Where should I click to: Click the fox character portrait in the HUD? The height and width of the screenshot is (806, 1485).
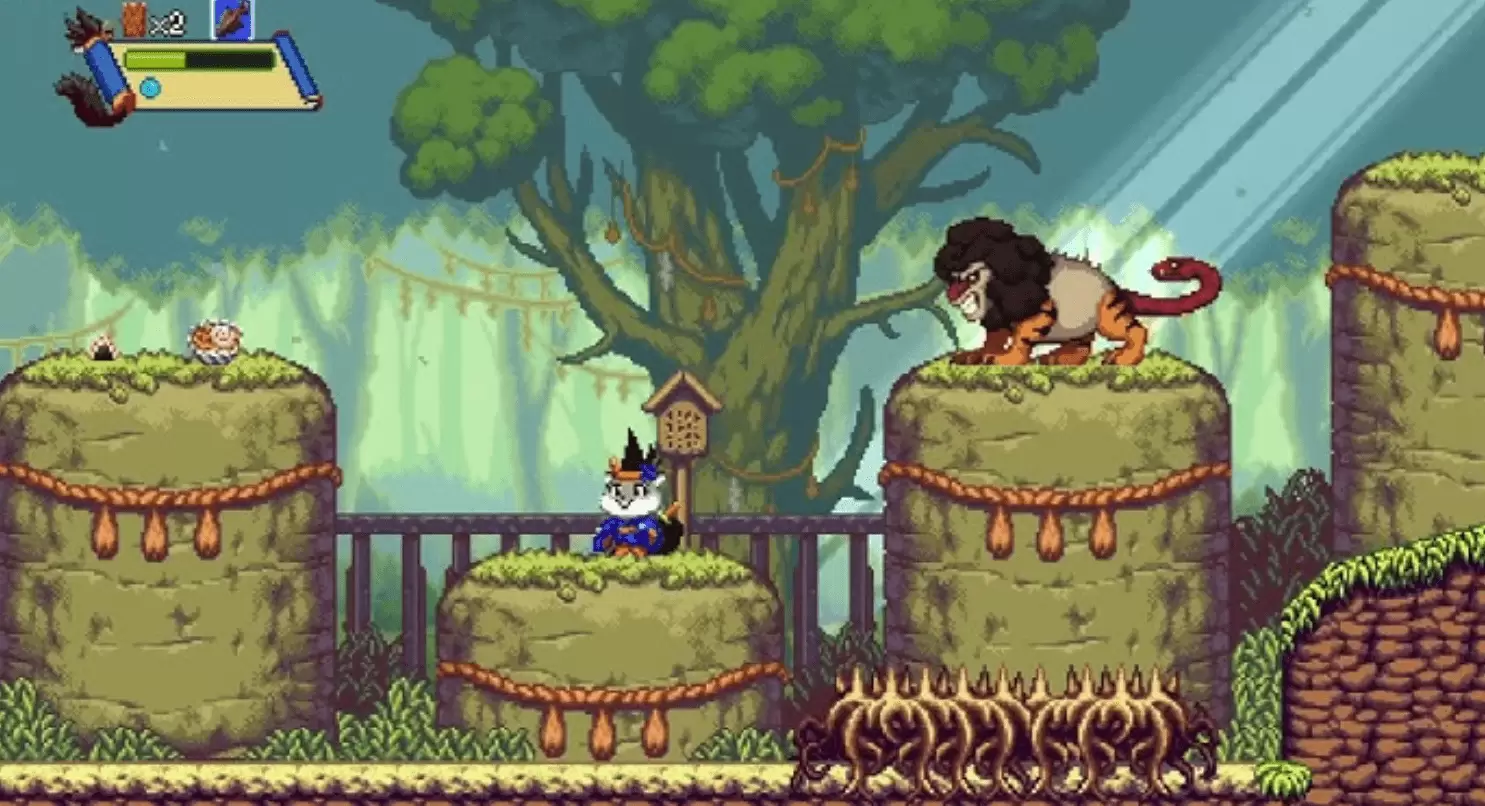point(85,25)
